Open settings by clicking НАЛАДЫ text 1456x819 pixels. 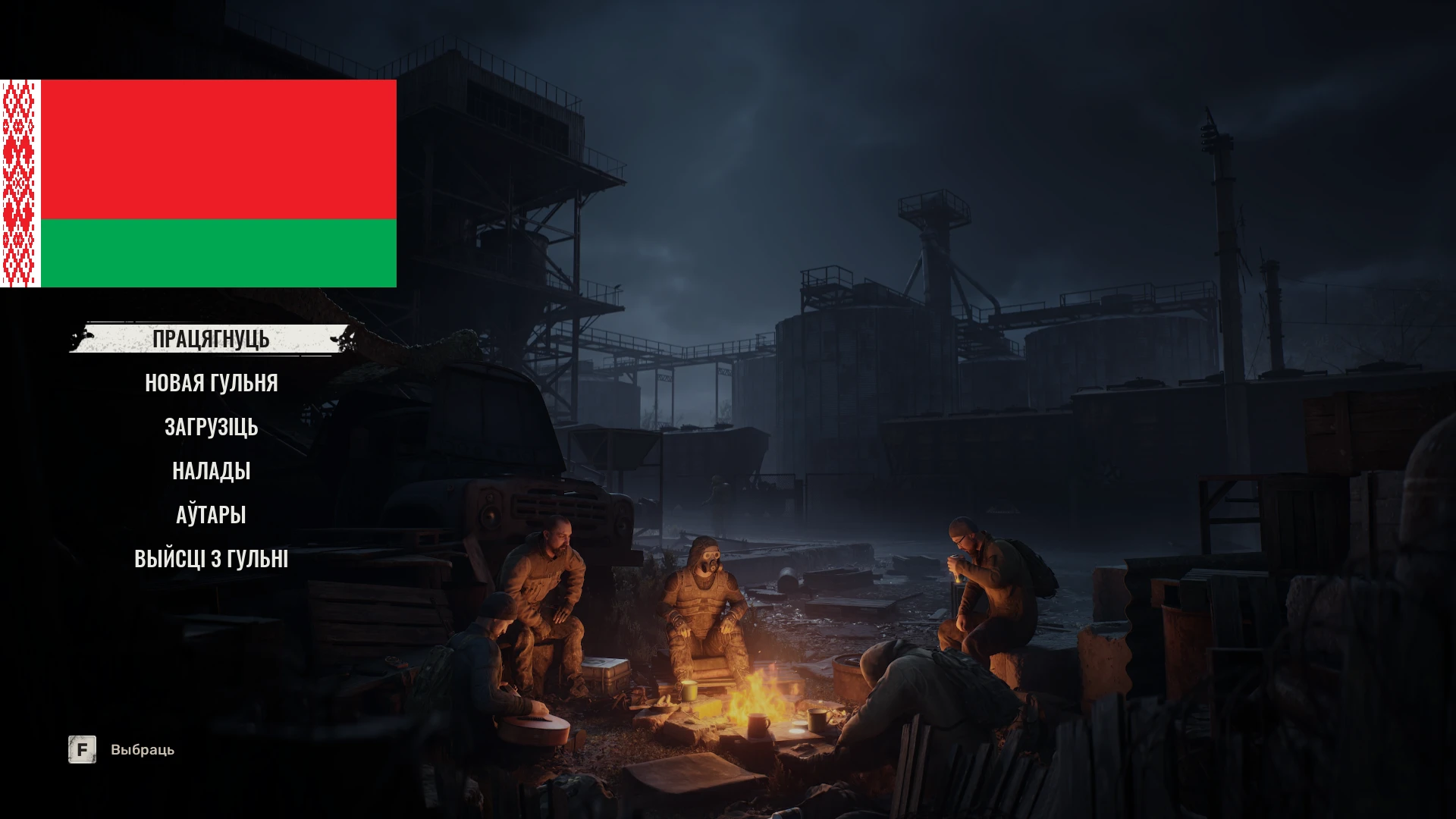(x=211, y=471)
